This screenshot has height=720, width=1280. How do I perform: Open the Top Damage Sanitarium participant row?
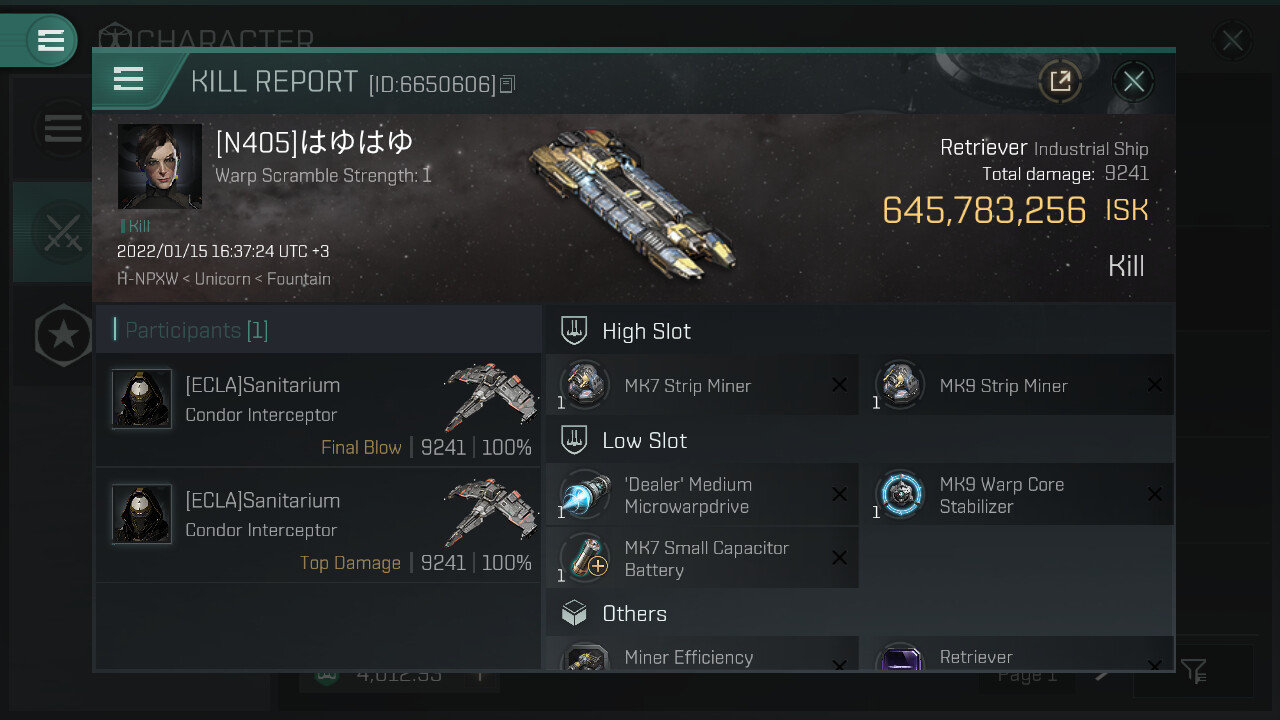point(318,526)
